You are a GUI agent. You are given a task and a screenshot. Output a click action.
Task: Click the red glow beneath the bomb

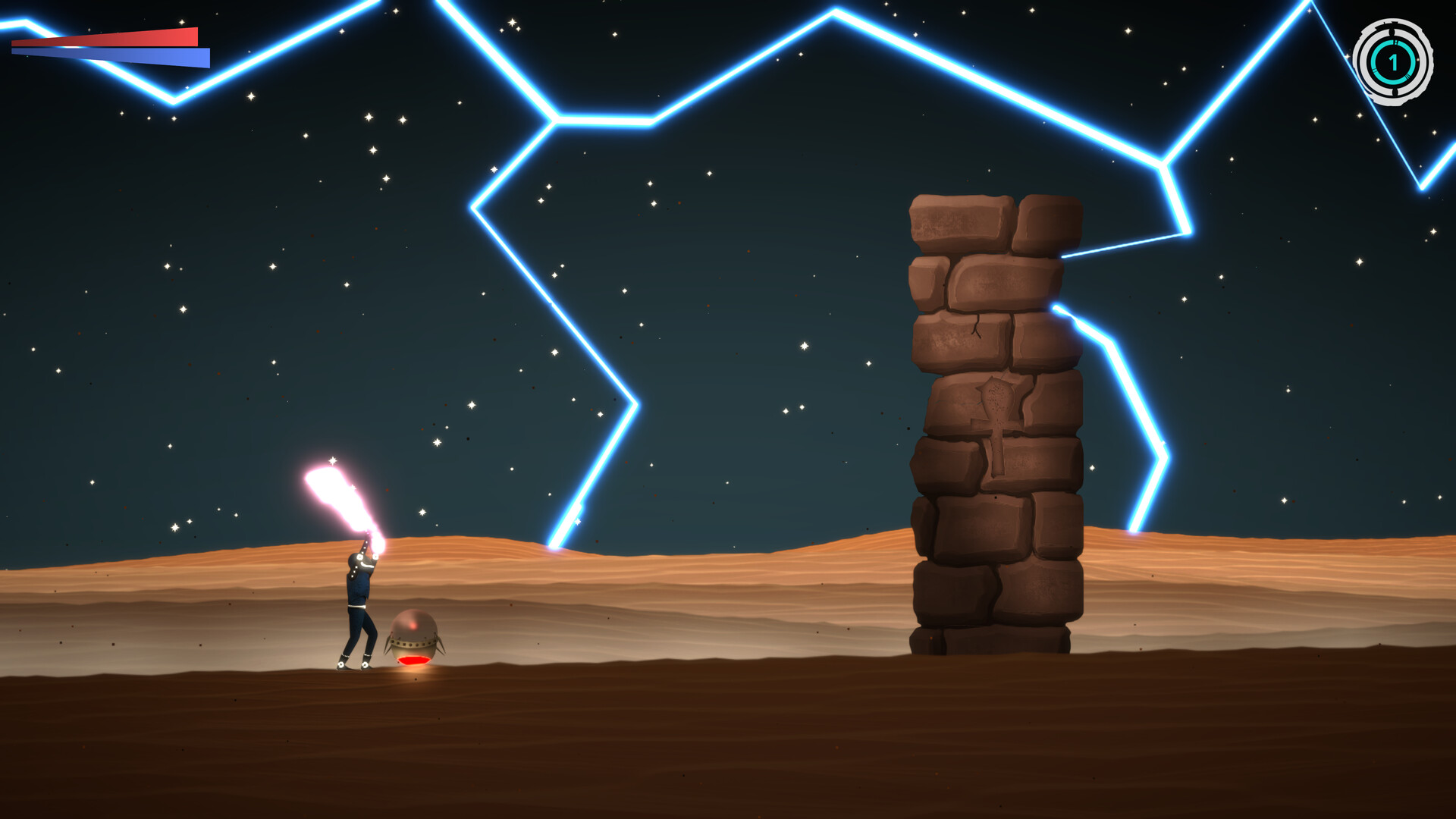414,660
